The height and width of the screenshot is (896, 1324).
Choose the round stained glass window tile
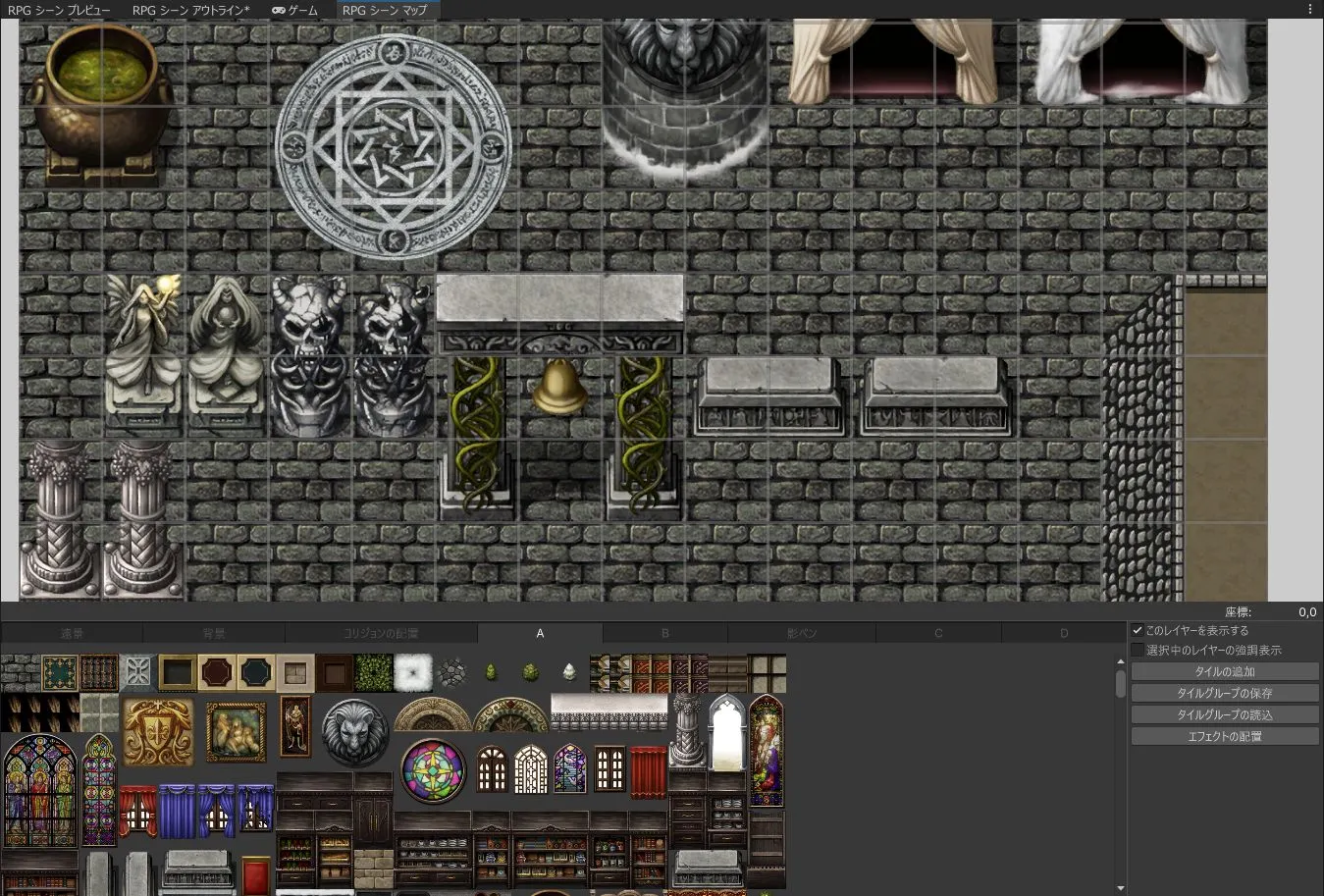pos(433,771)
